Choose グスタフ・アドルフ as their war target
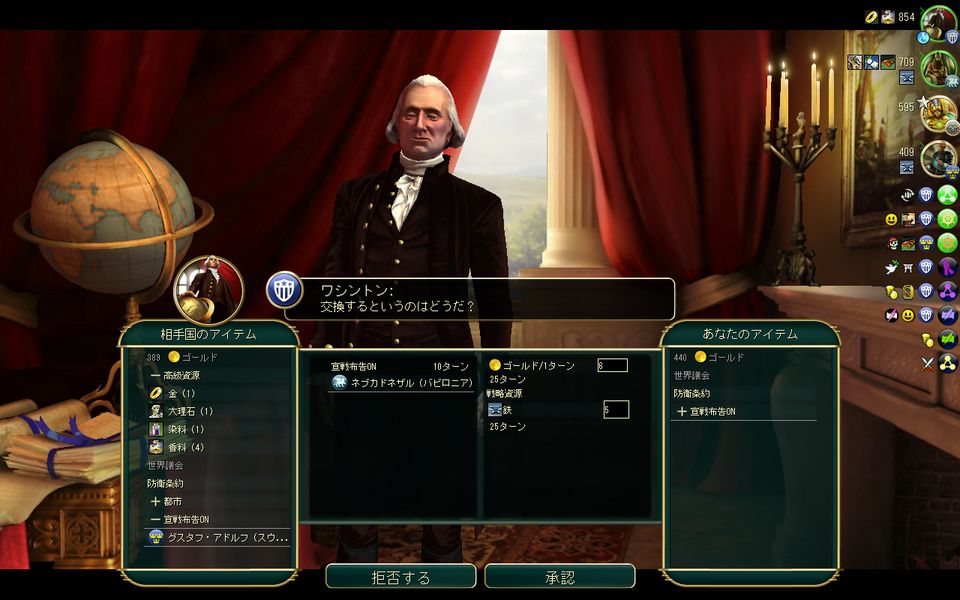Viewport: 960px width, 600px height. [x=218, y=537]
